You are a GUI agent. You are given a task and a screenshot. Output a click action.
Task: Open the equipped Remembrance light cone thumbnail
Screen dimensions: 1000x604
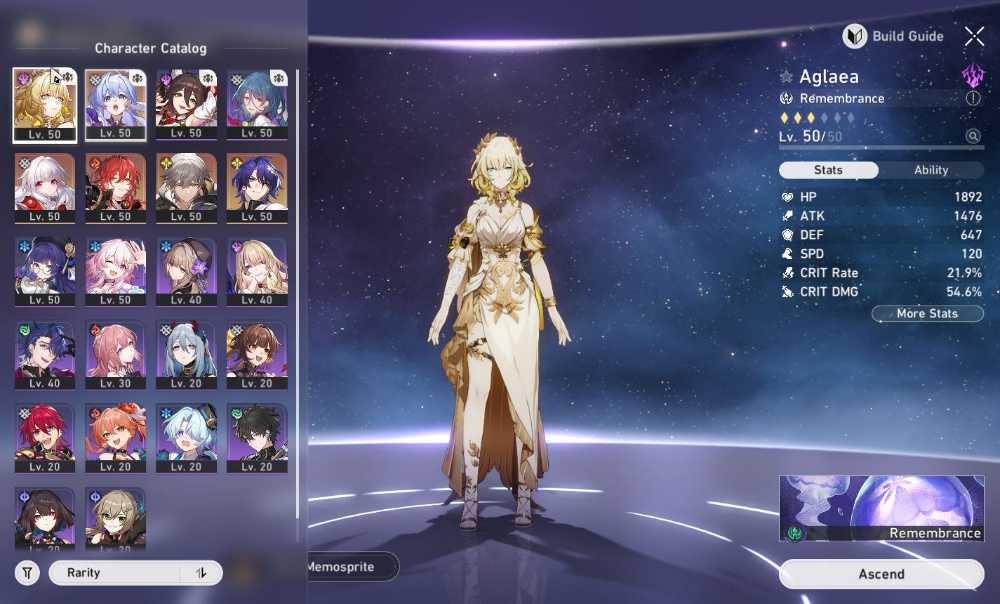click(x=881, y=508)
